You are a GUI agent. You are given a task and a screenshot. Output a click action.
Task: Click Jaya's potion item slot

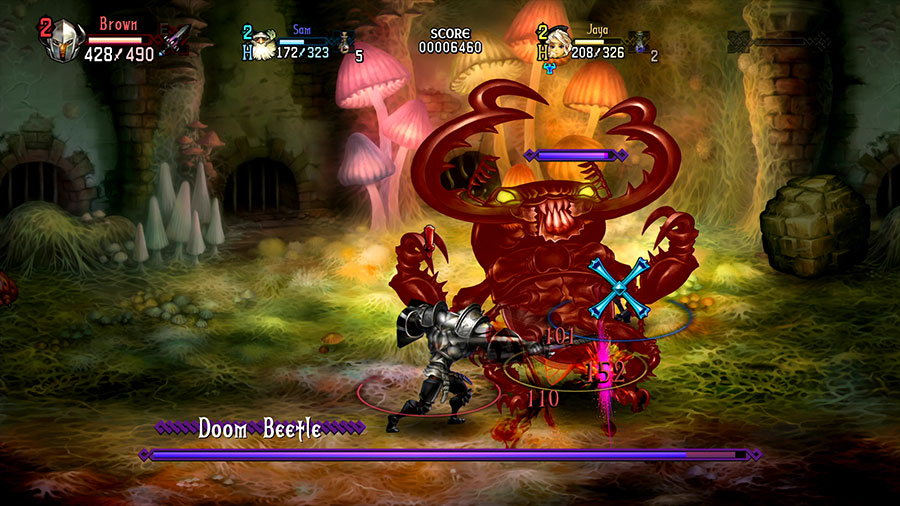tap(640, 43)
